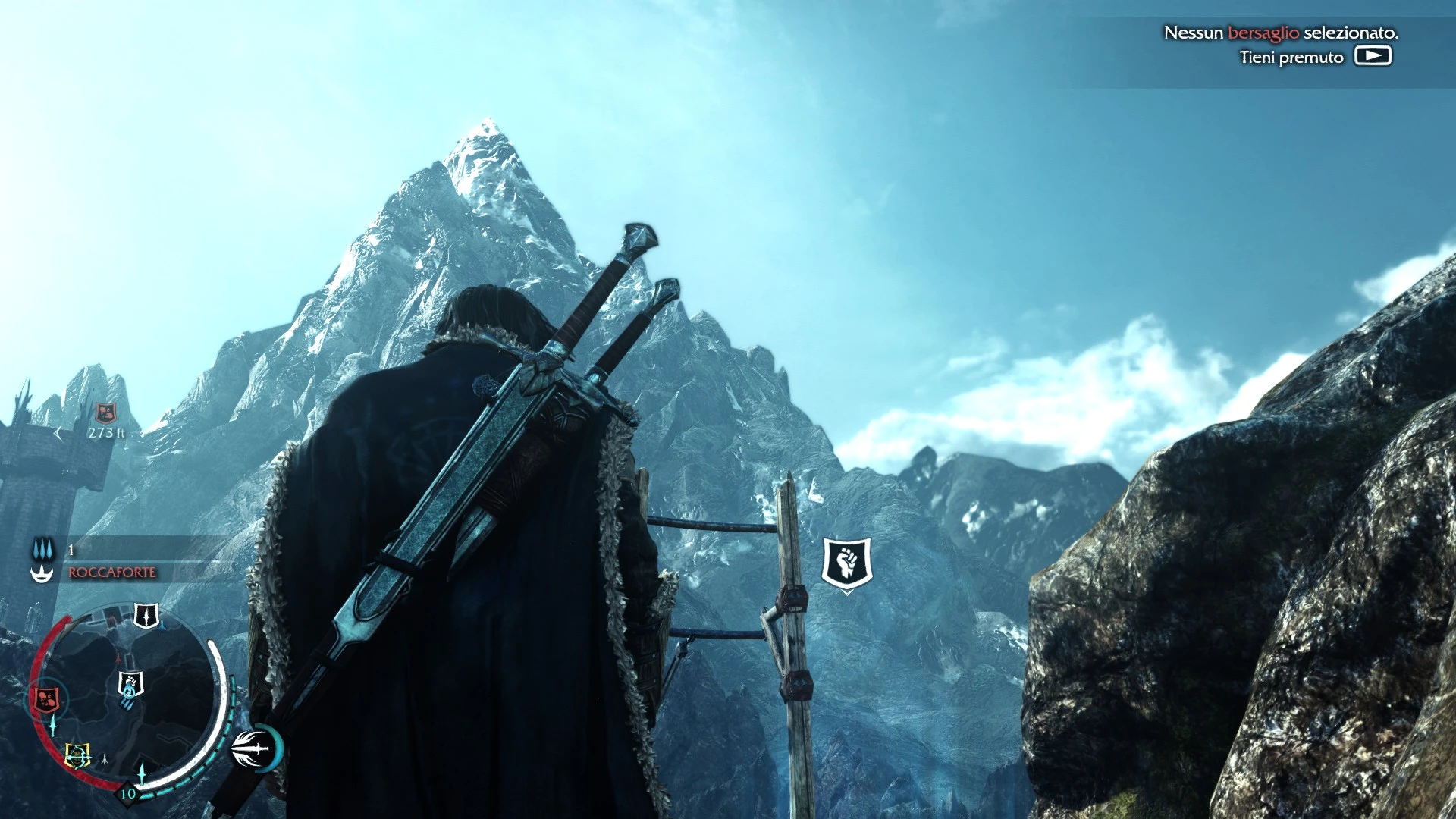The height and width of the screenshot is (819, 1456).
Task: Toggle the white arrow marker near the bow icon
Action: click(104, 760)
